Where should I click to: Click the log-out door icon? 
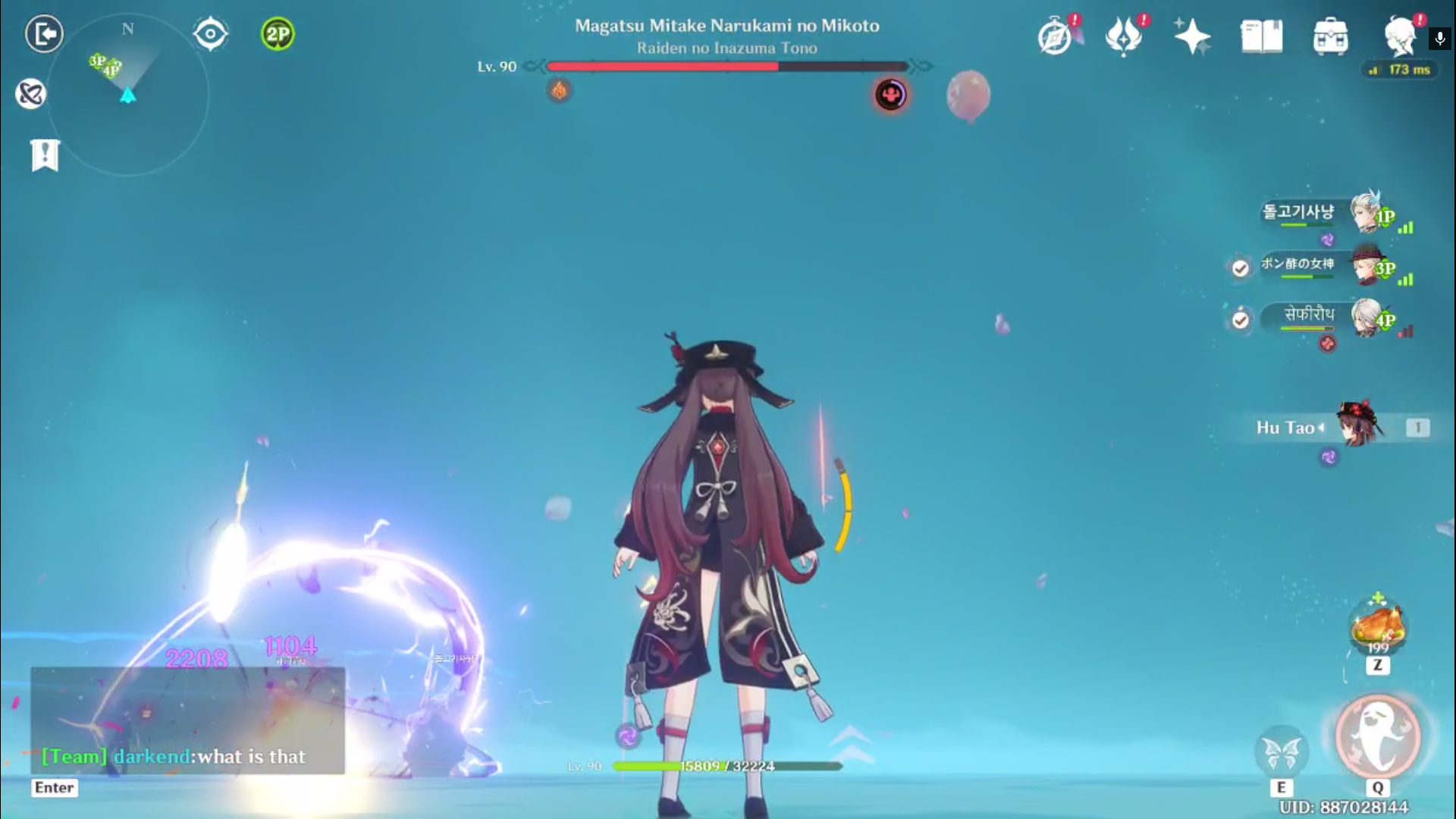click(x=44, y=34)
